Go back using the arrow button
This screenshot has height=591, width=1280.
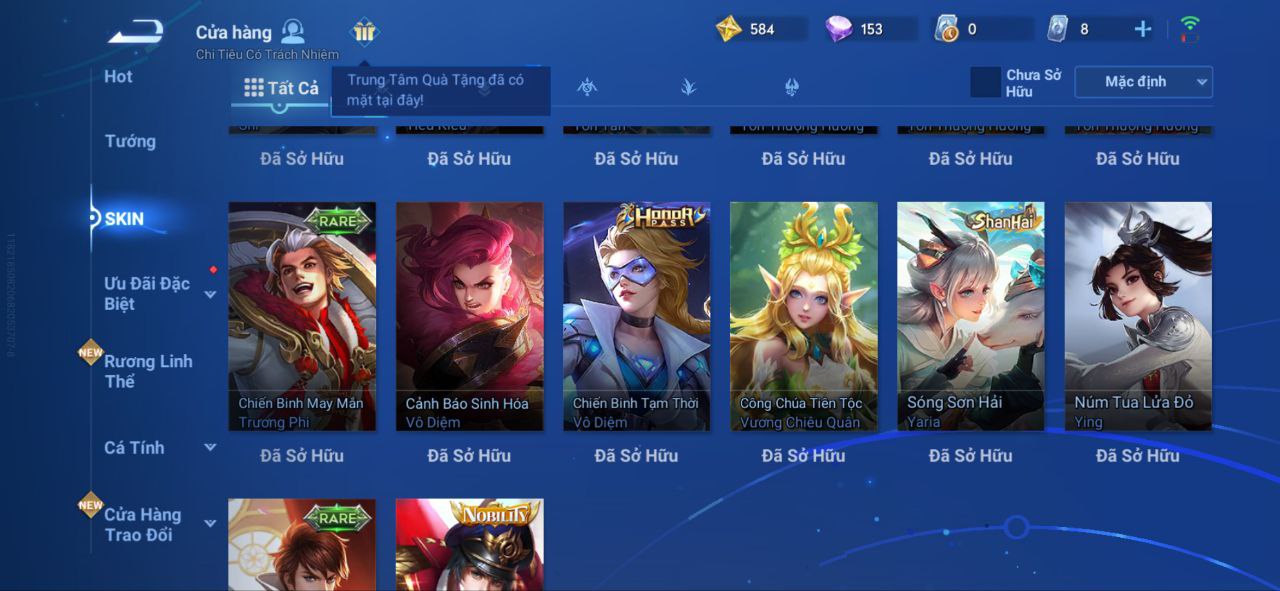[x=136, y=32]
